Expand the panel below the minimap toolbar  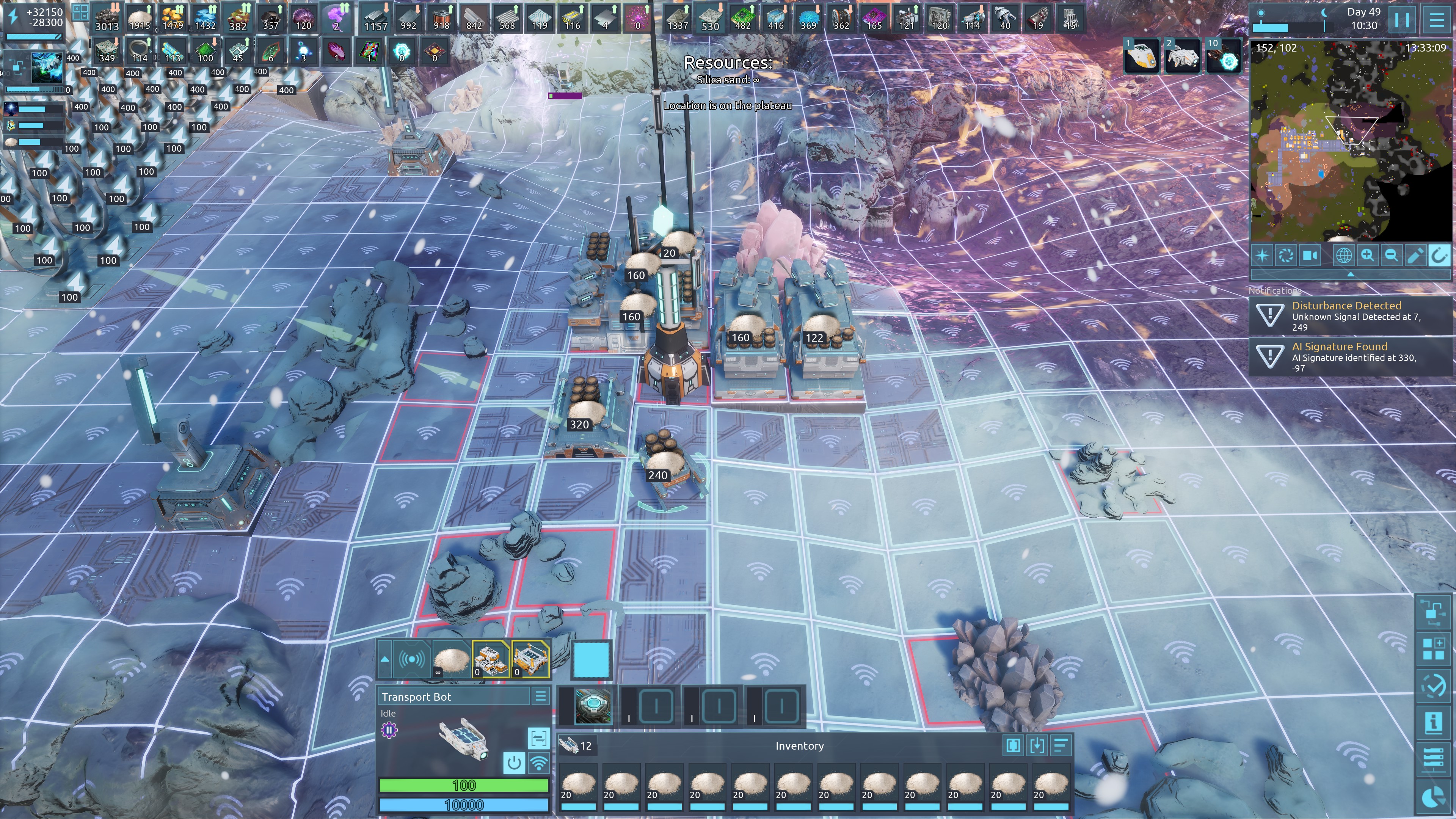point(1351,274)
